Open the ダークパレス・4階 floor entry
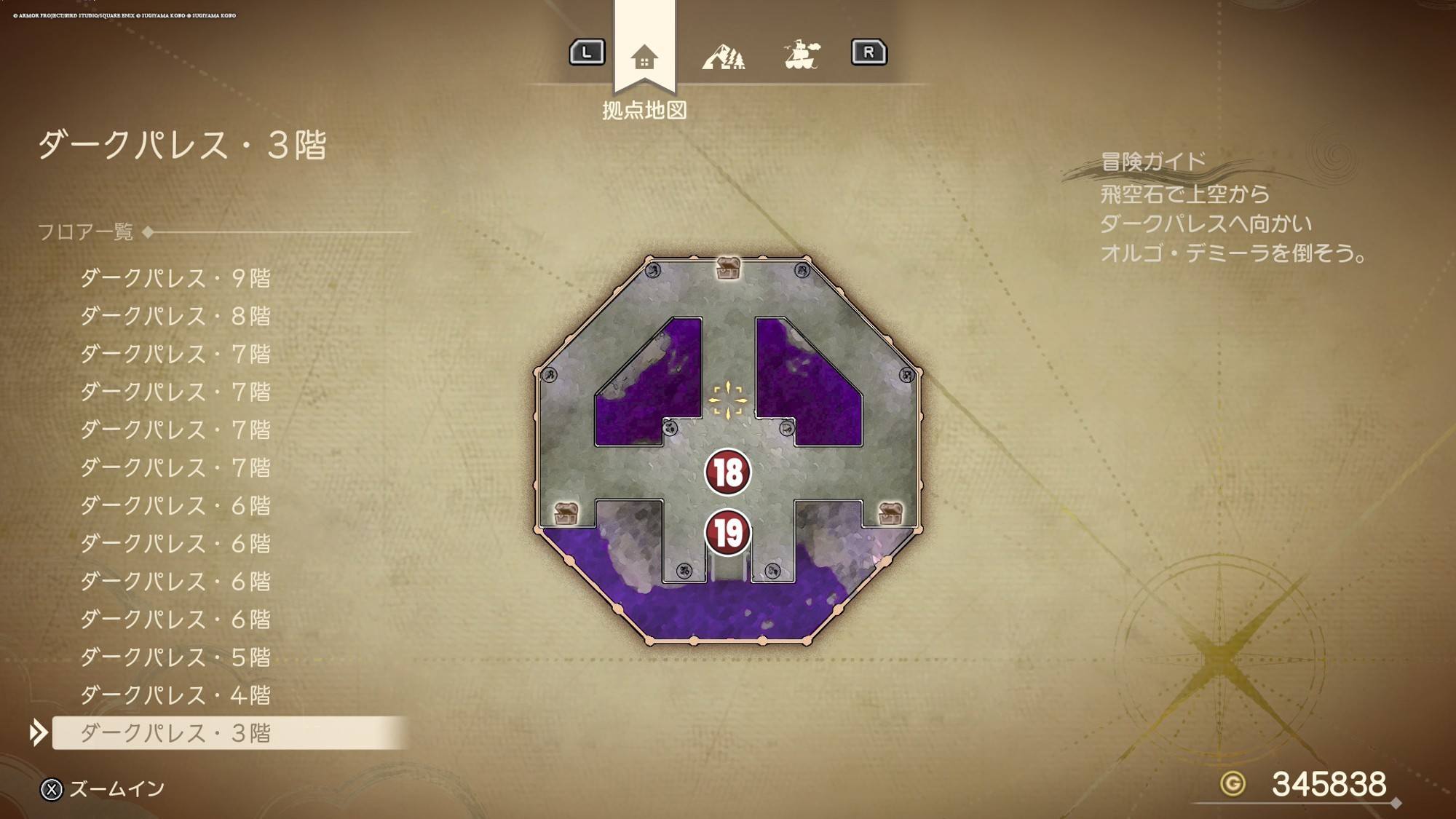This screenshot has height=819, width=1456. pos(175,695)
